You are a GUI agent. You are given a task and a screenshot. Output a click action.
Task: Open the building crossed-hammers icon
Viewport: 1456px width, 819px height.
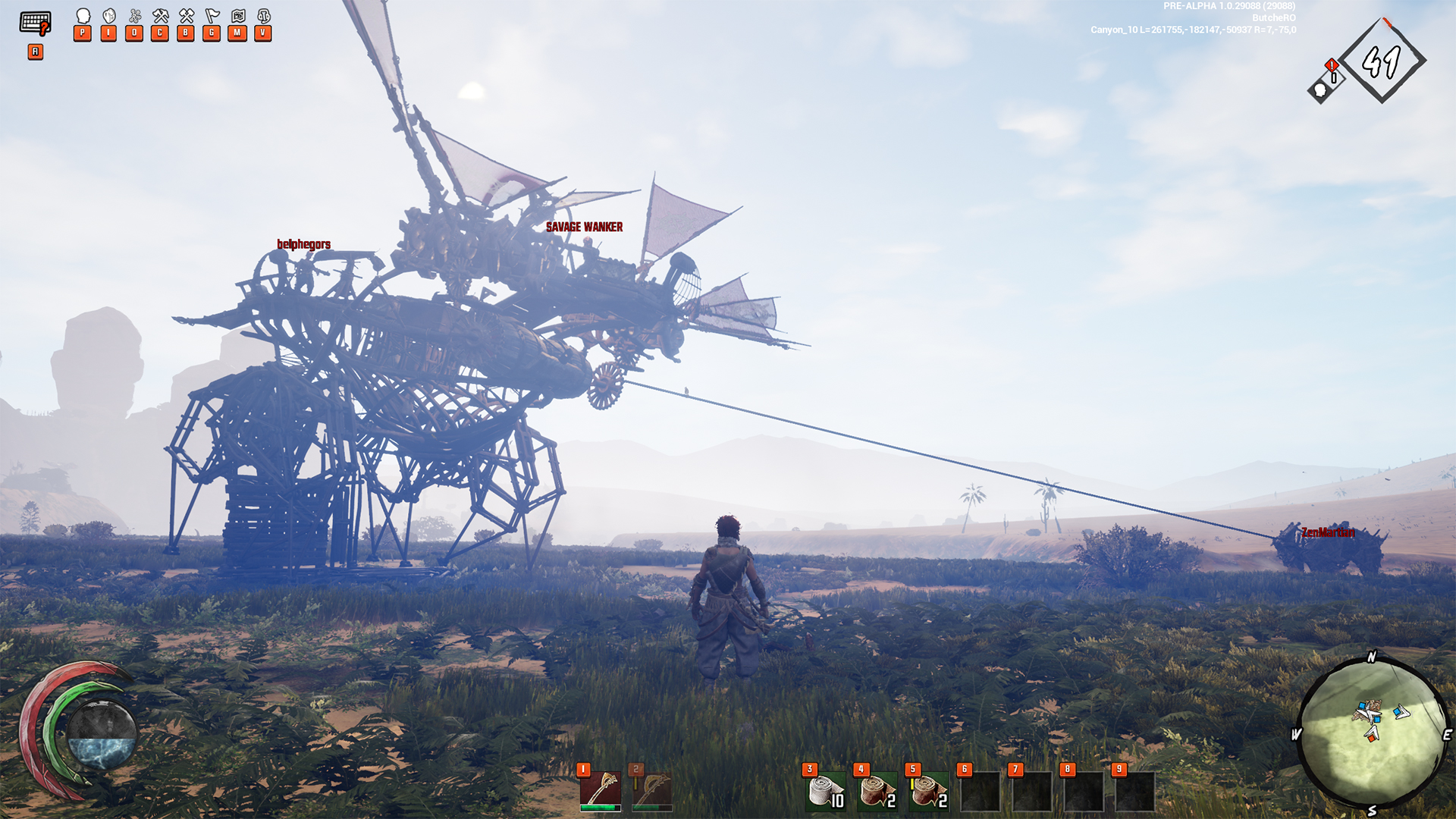(x=186, y=16)
